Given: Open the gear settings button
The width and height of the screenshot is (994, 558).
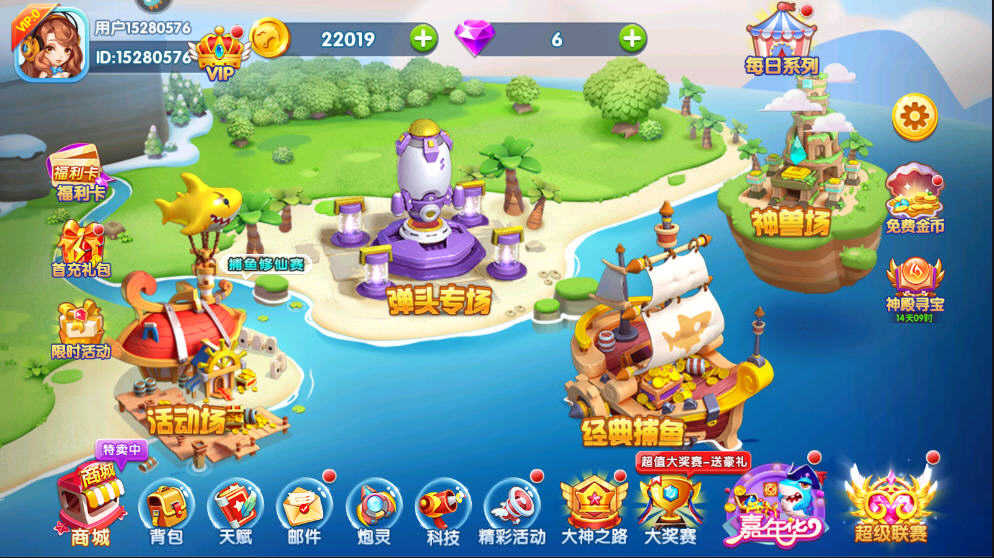Looking at the screenshot, I should coord(914,117).
